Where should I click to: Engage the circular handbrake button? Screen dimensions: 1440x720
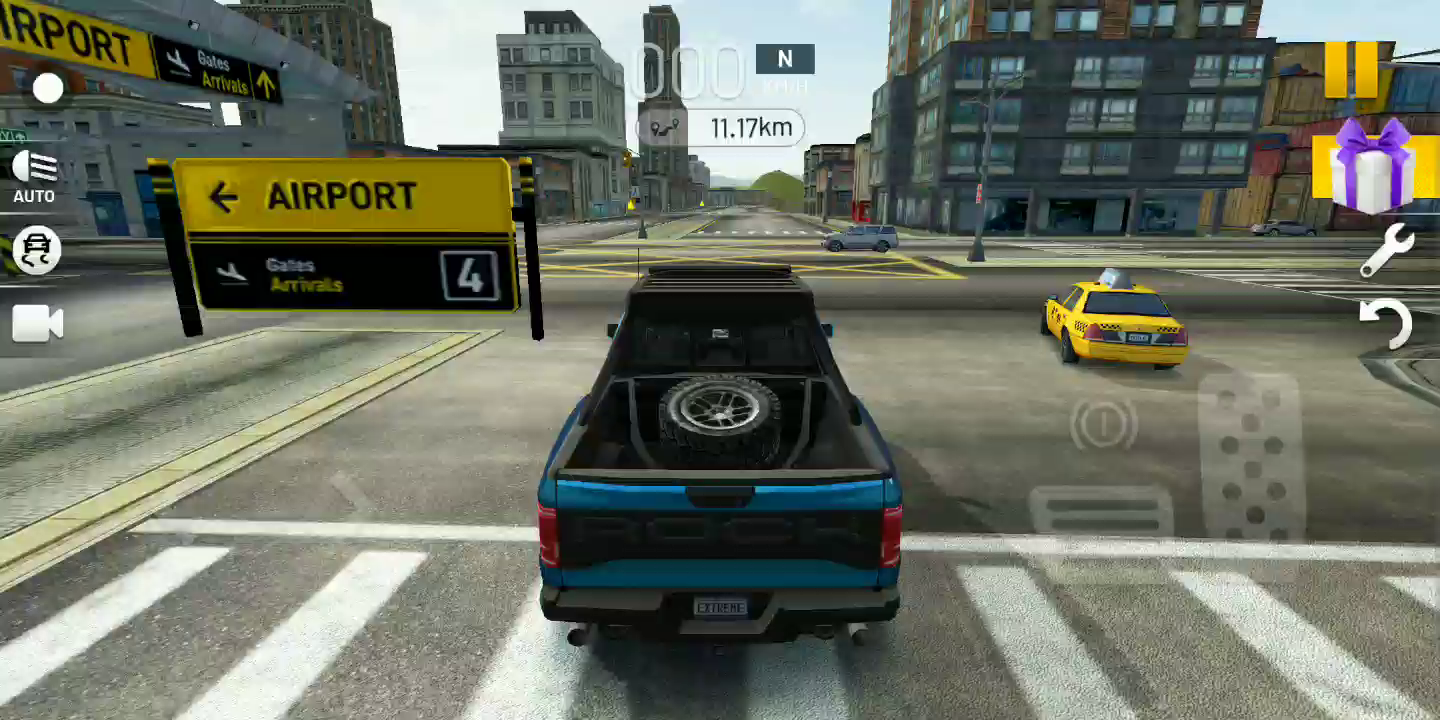coord(1104,425)
